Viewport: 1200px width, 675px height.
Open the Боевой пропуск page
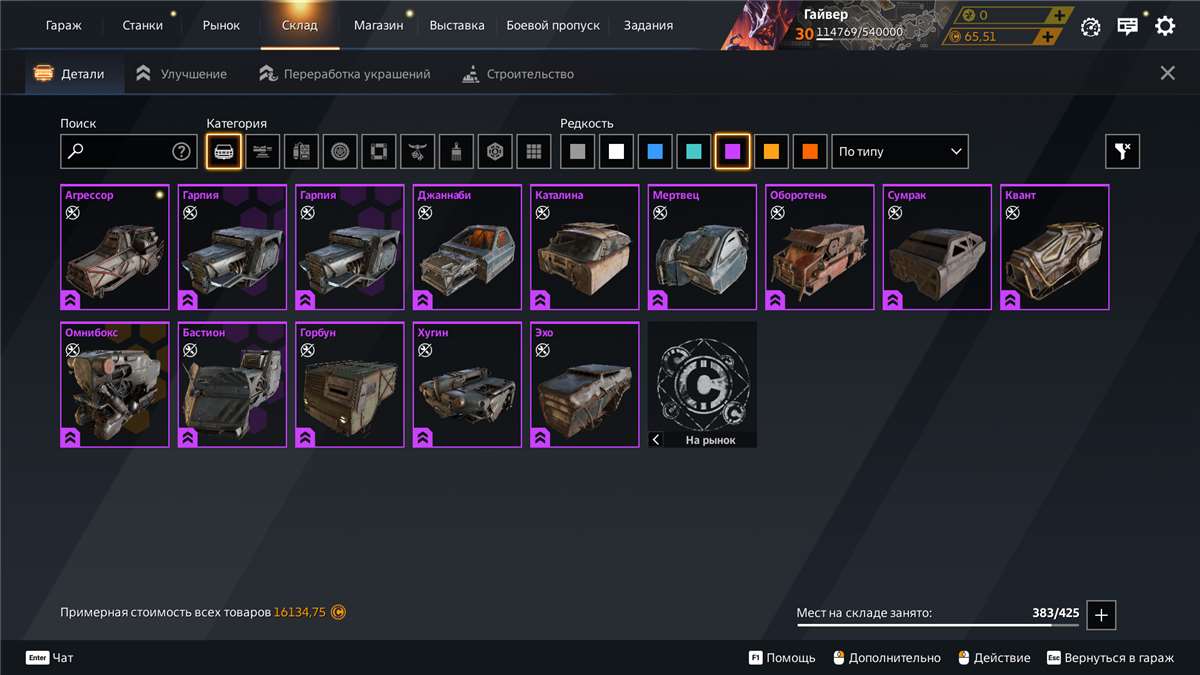pyautogui.click(x=553, y=25)
